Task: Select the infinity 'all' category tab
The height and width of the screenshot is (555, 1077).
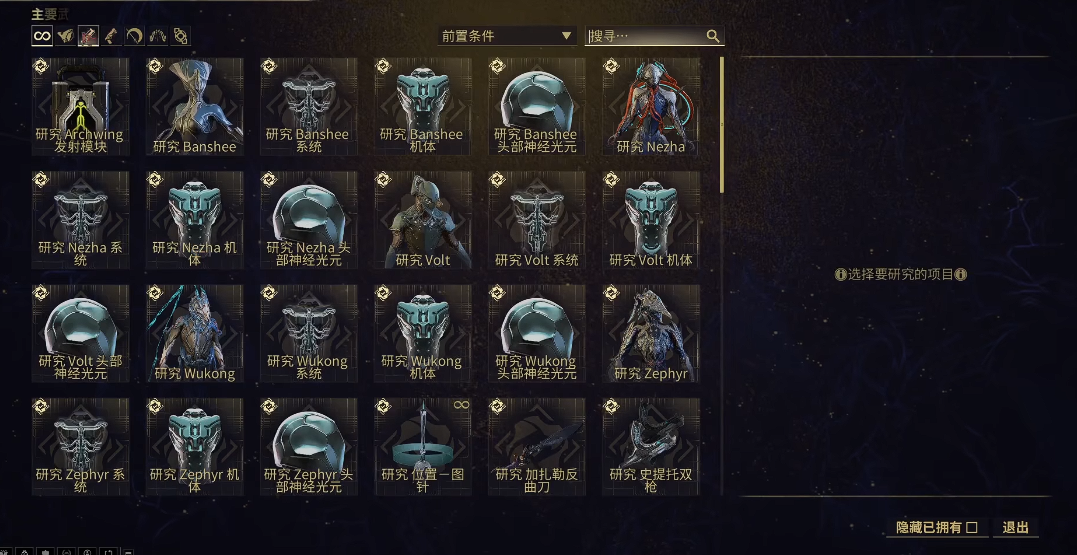Action: [x=42, y=36]
